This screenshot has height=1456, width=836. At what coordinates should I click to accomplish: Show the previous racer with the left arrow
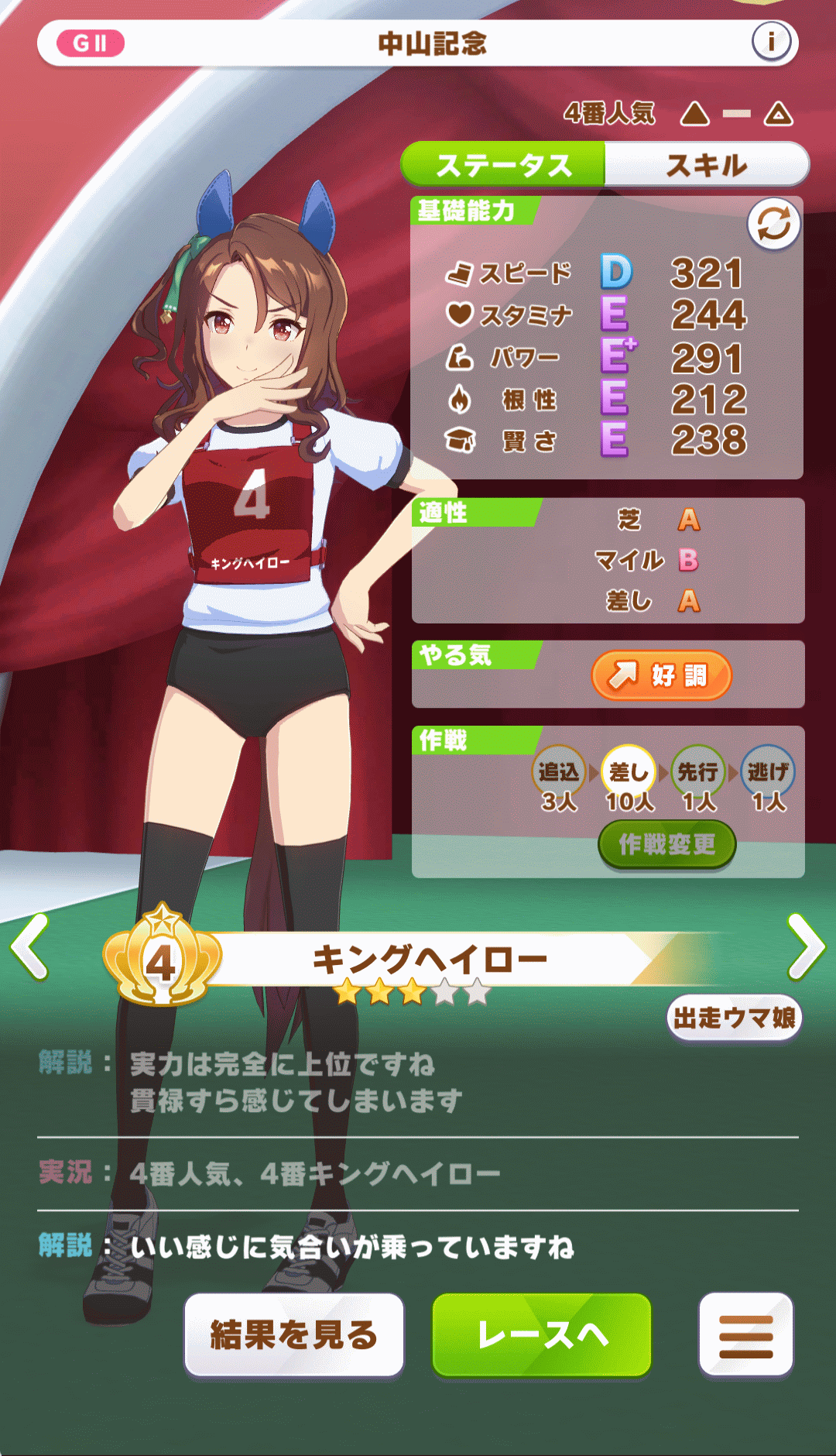click(x=30, y=946)
